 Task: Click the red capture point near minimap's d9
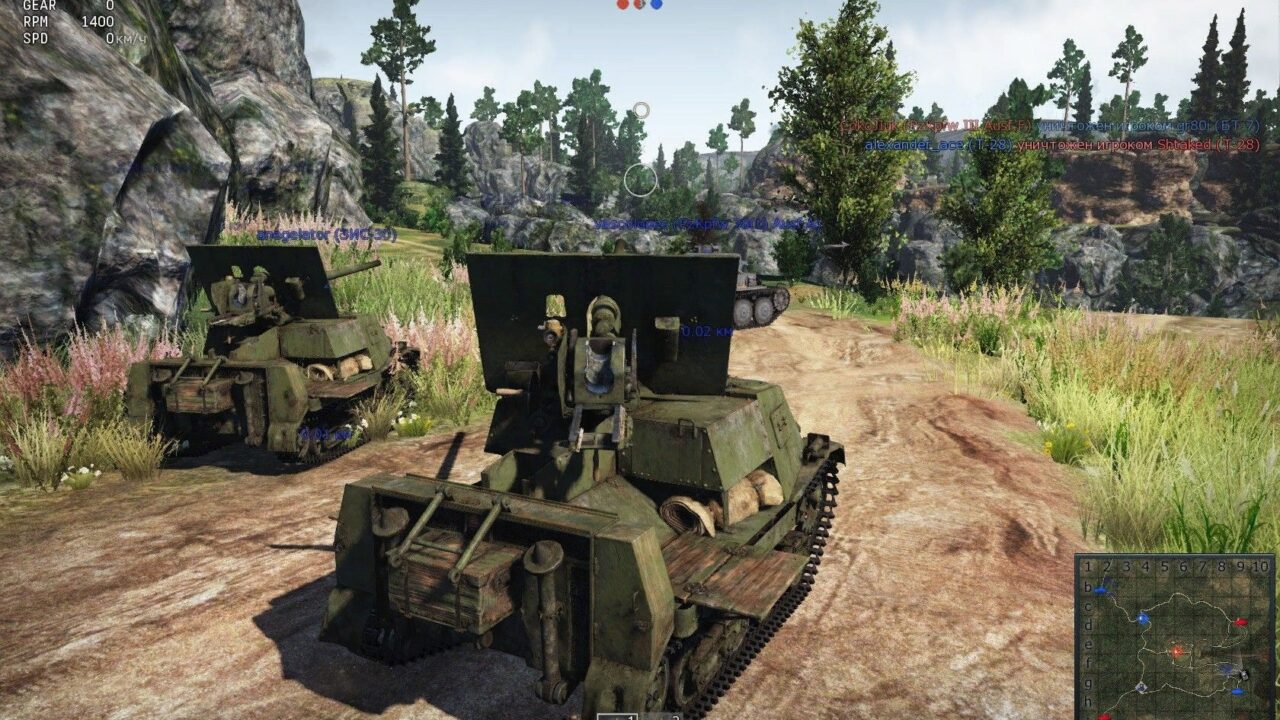[1240, 622]
